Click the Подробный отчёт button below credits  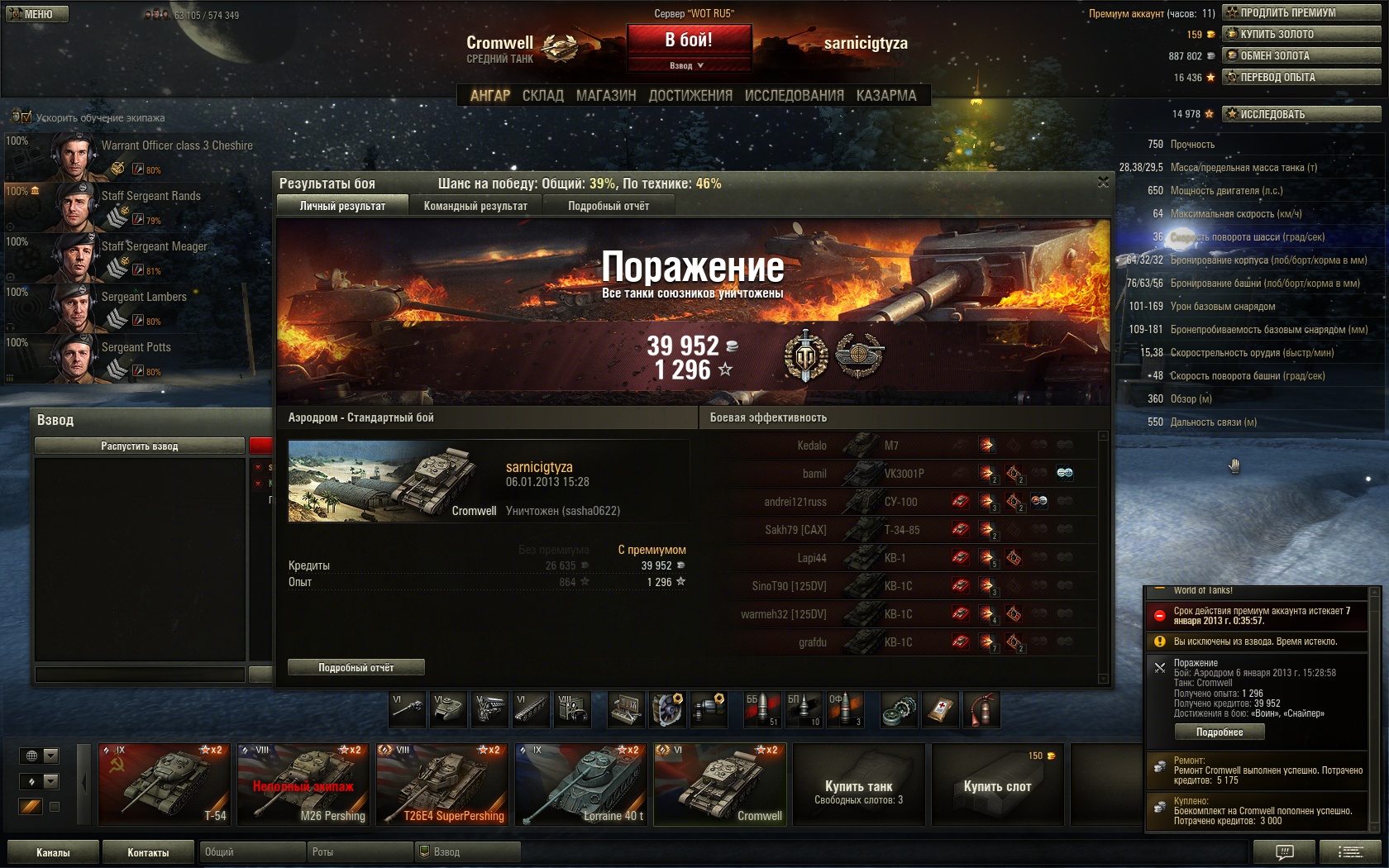point(356,667)
